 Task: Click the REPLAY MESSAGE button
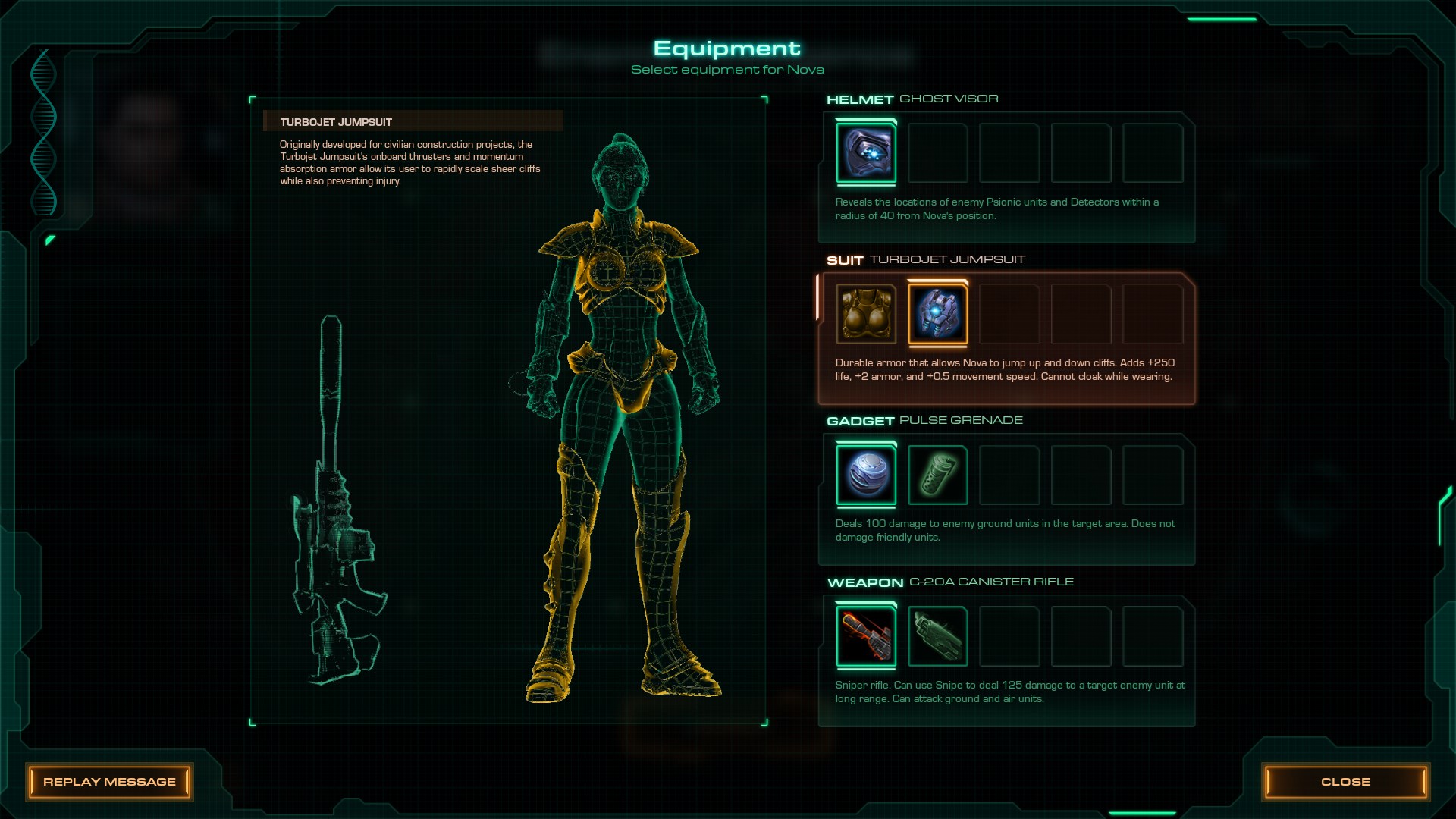111,782
